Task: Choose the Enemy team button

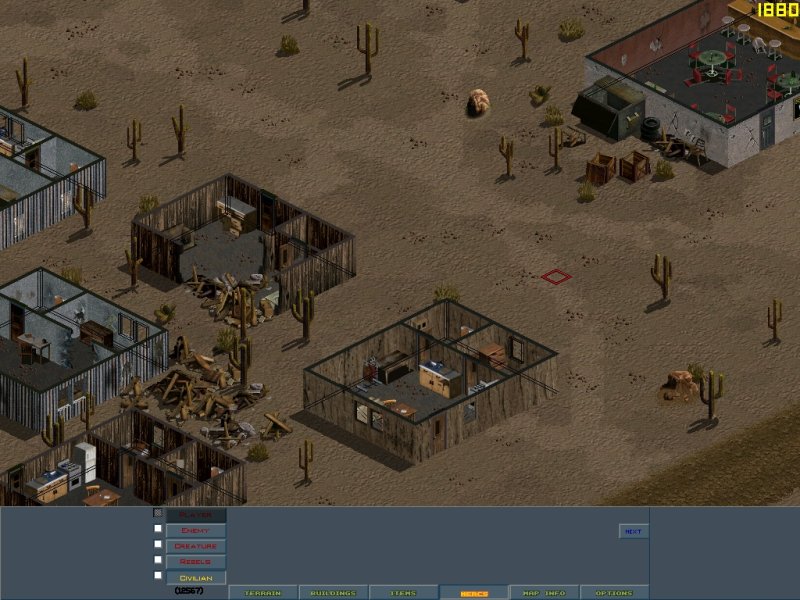Action: [196, 530]
